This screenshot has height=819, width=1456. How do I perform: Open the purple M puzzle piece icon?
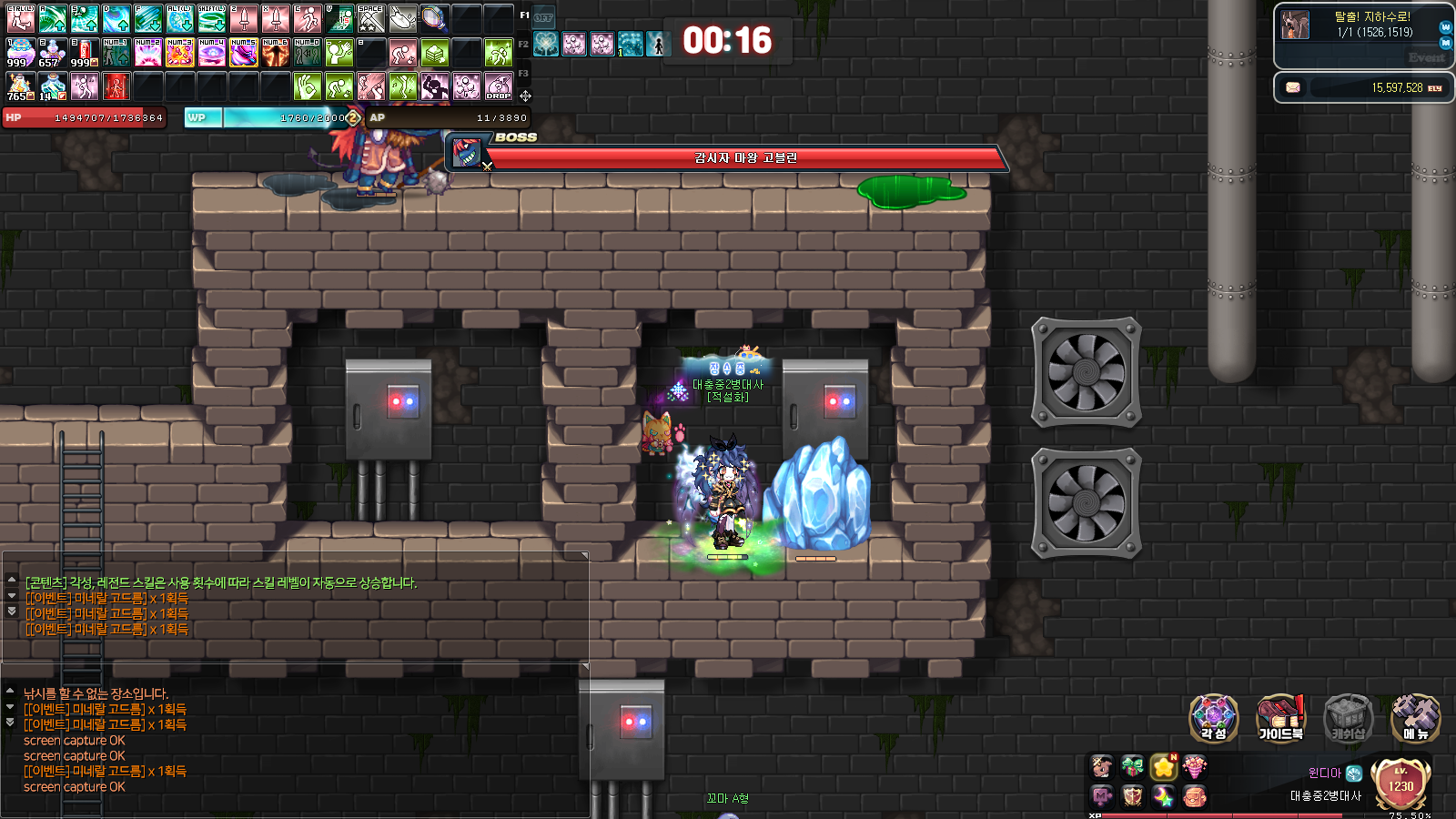pyautogui.click(x=1102, y=796)
